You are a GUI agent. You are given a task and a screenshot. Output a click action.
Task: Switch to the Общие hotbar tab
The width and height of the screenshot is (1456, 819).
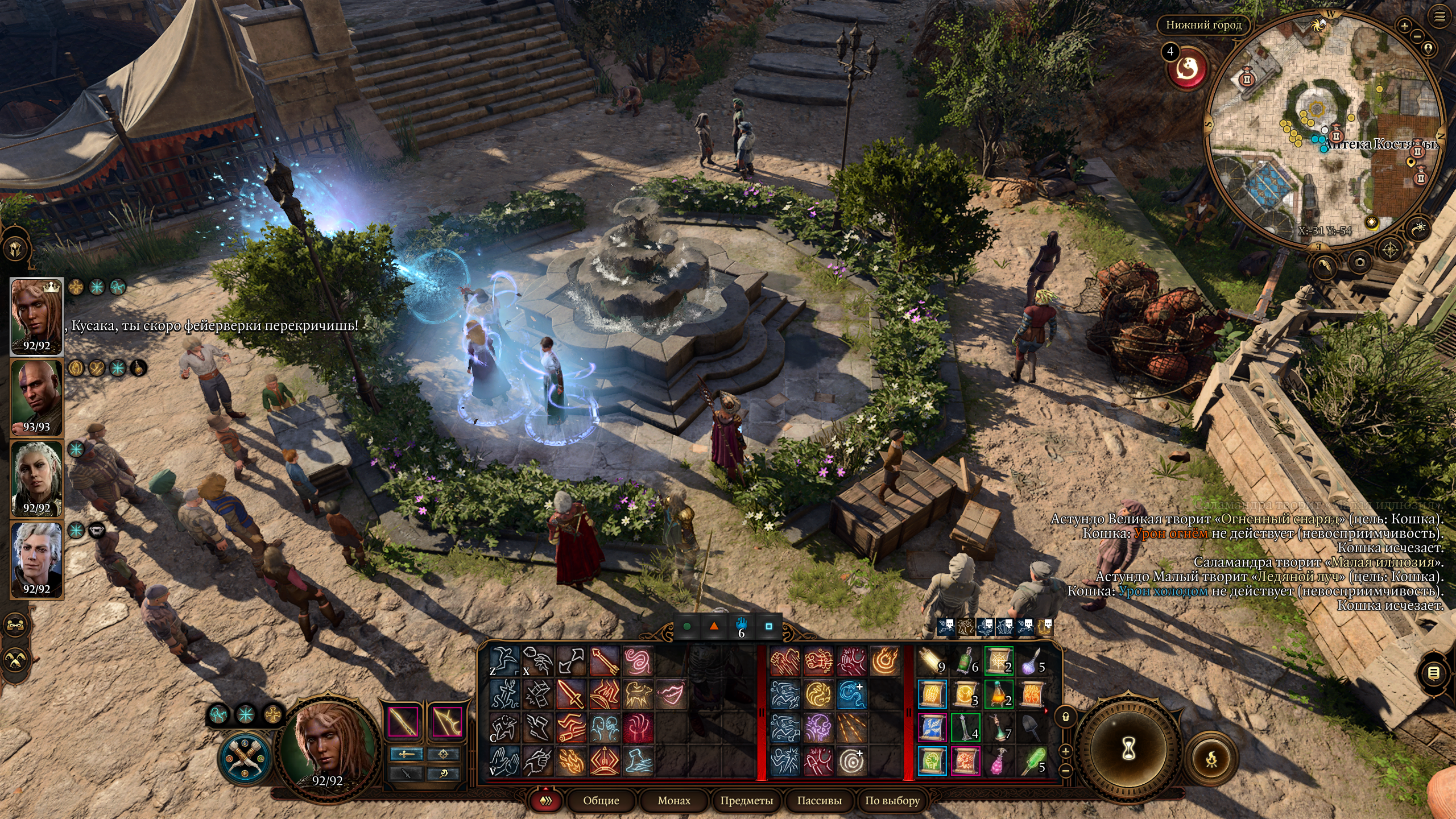[601, 801]
